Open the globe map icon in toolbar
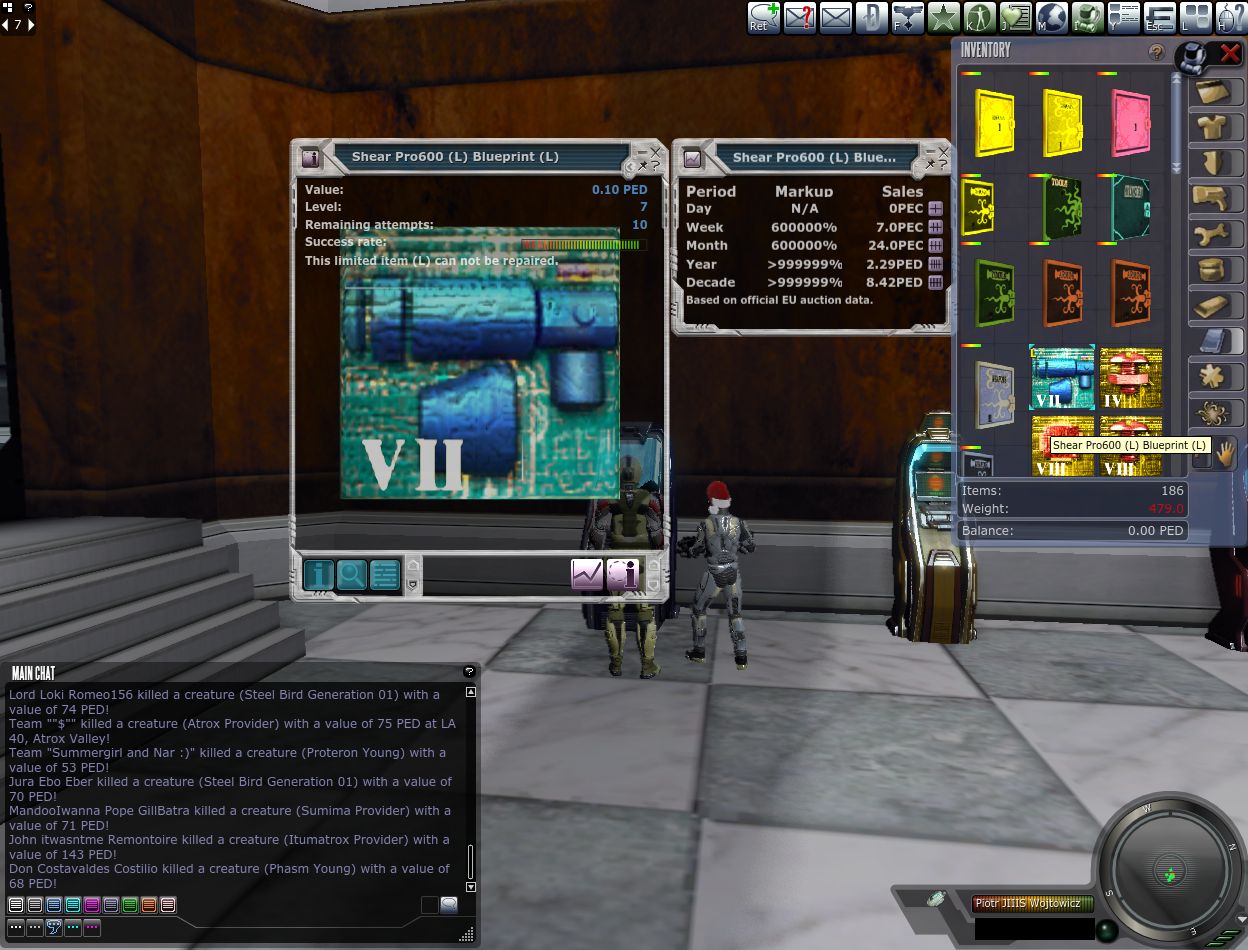 (1052, 18)
